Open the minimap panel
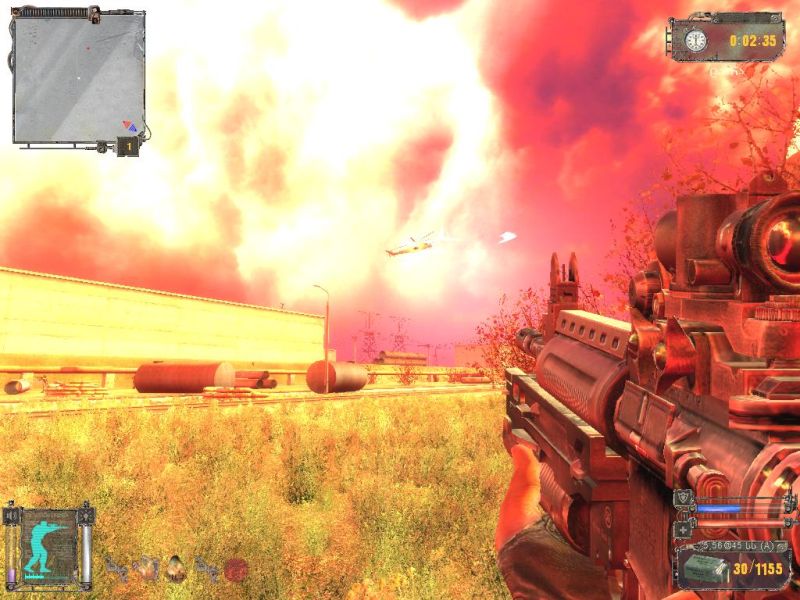 tap(77, 77)
